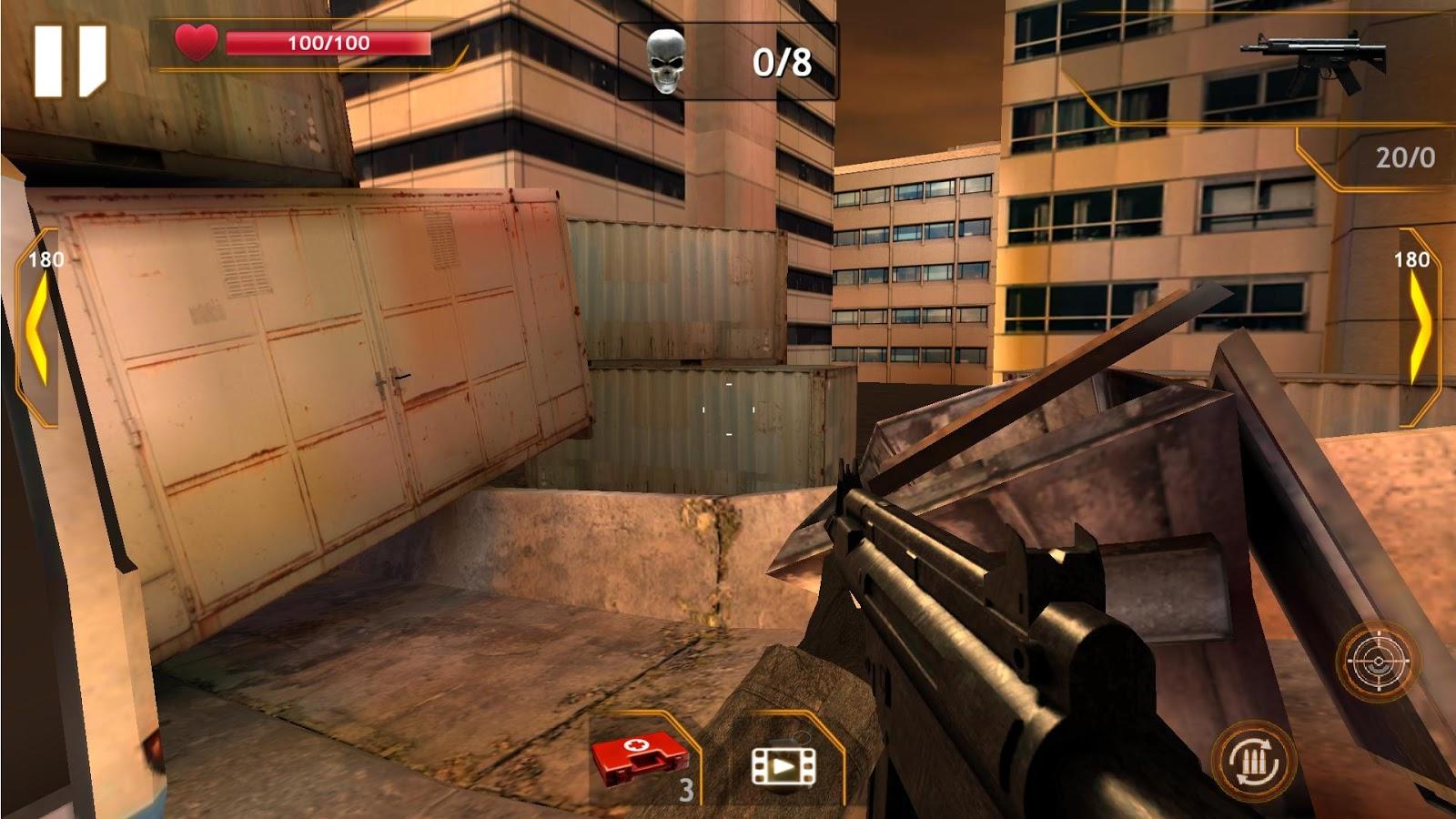
Task: Turn left with the yellow left arrow
Action: pos(37,328)
